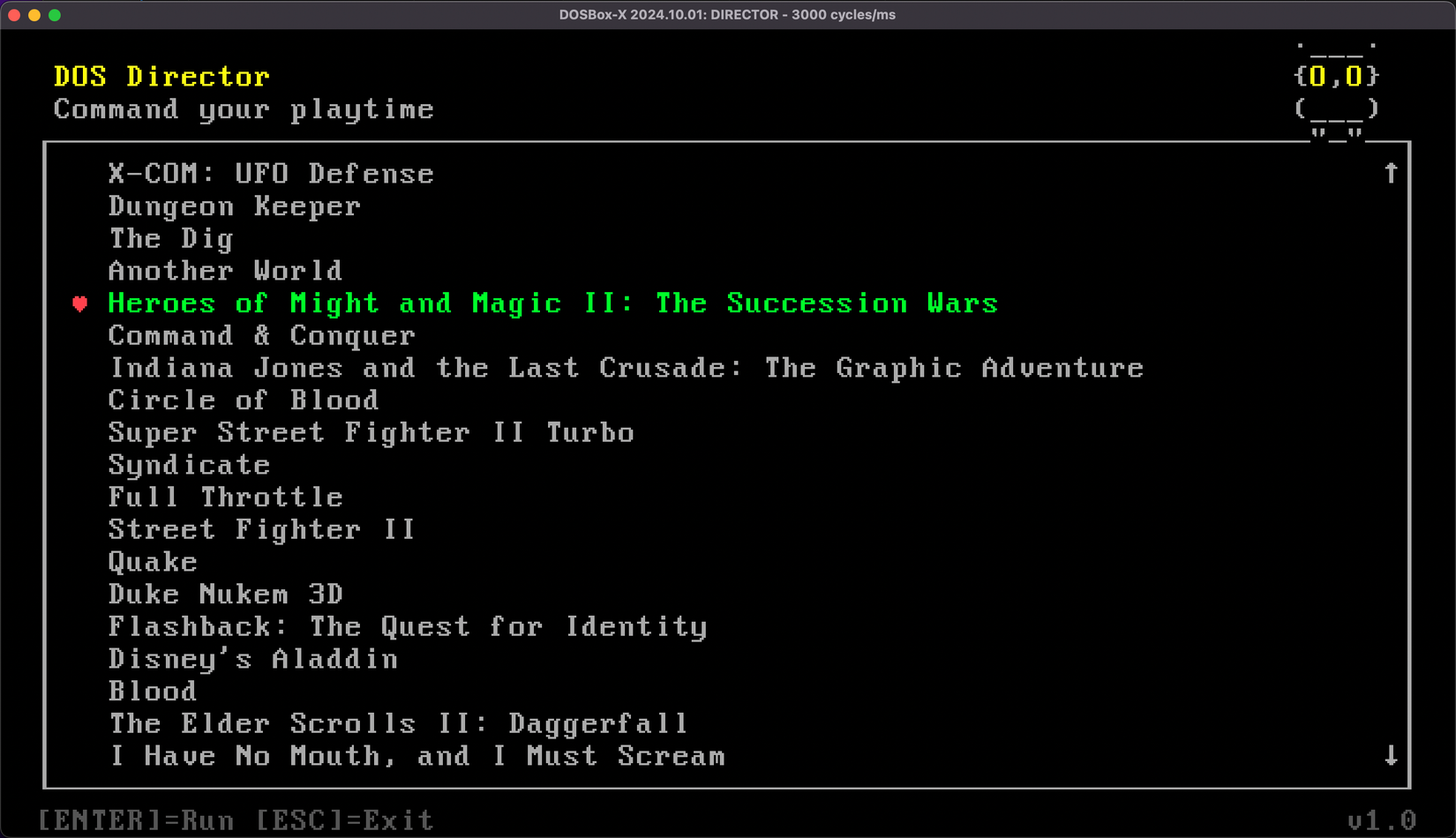The width and height of the screenshot is (1456, 838).
Task: Select X-COM: UFO Defense from the list
Action: (270, 173)
